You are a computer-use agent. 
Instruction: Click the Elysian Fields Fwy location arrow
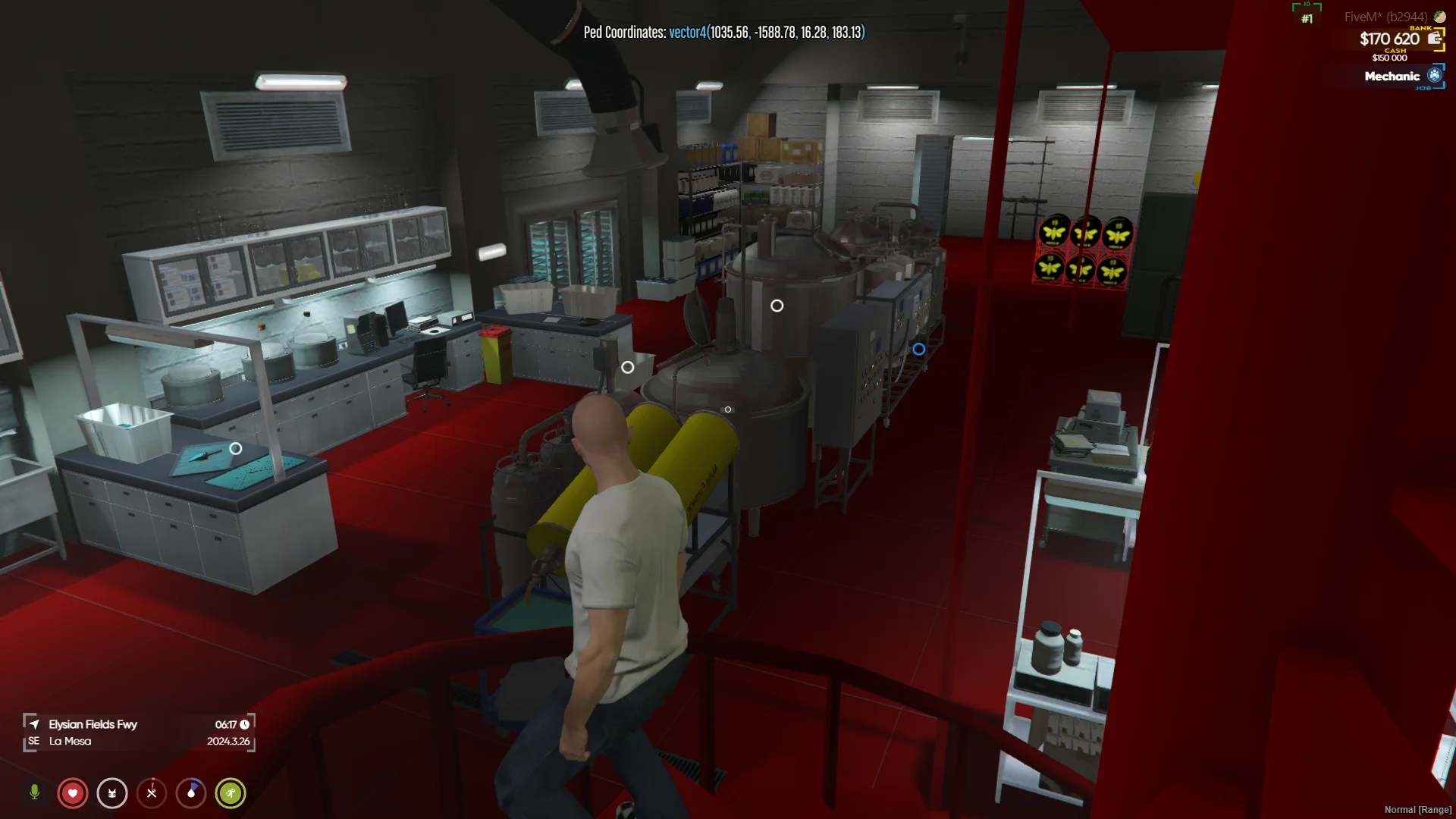34,724
